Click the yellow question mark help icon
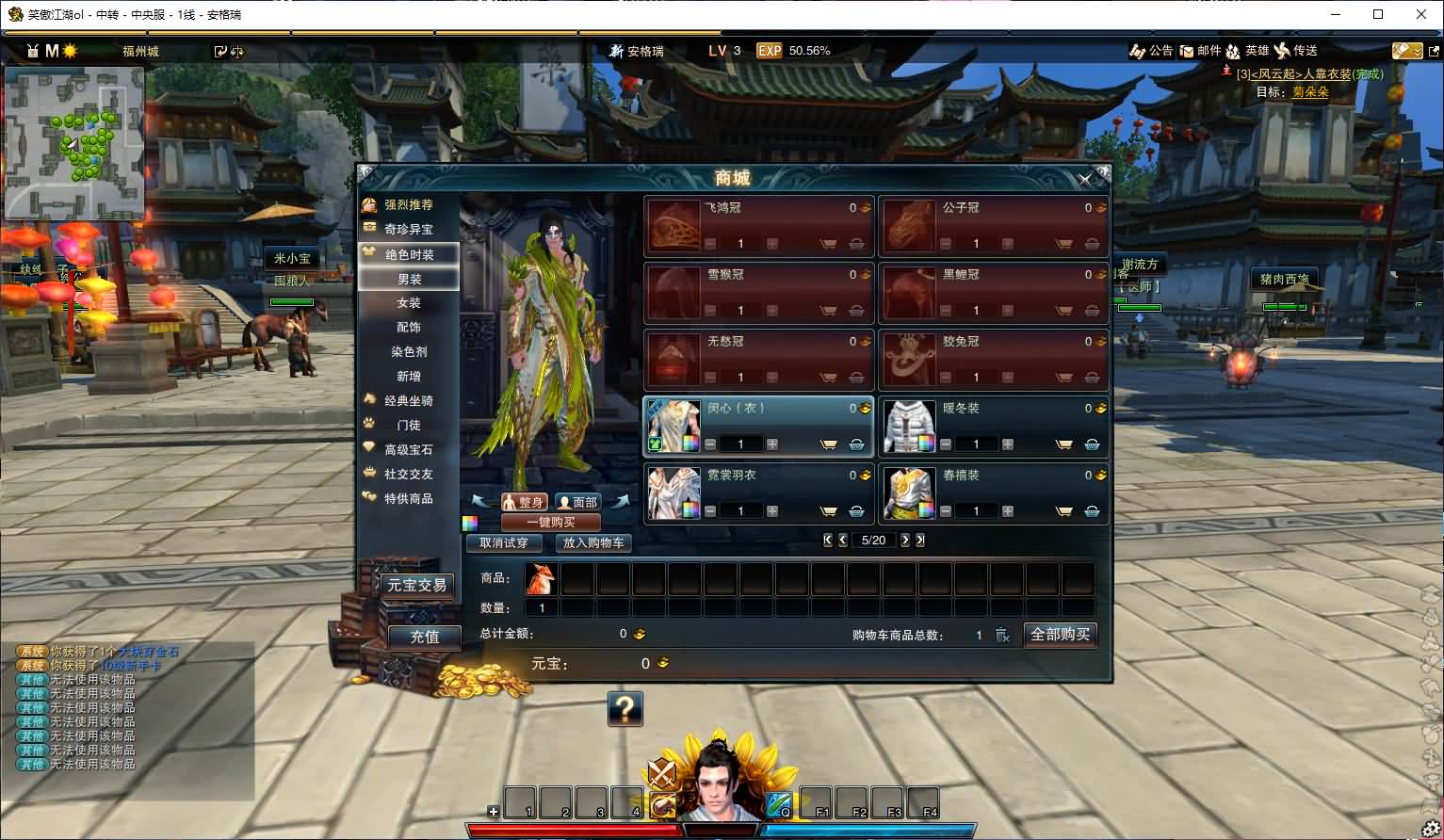The width and height of the screenshot is (1444, 840). (627, 709)
